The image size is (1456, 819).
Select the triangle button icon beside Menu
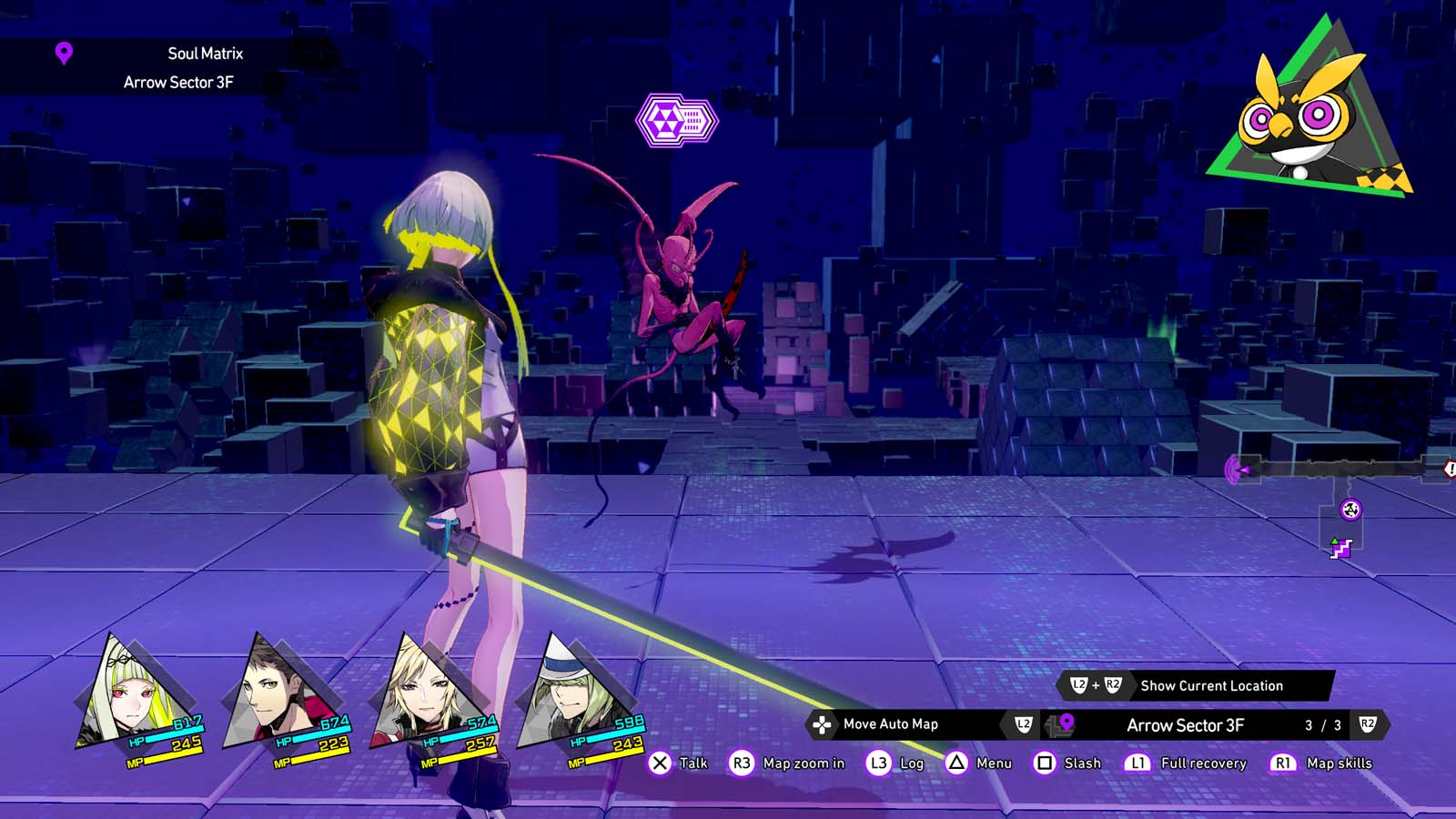955,763
